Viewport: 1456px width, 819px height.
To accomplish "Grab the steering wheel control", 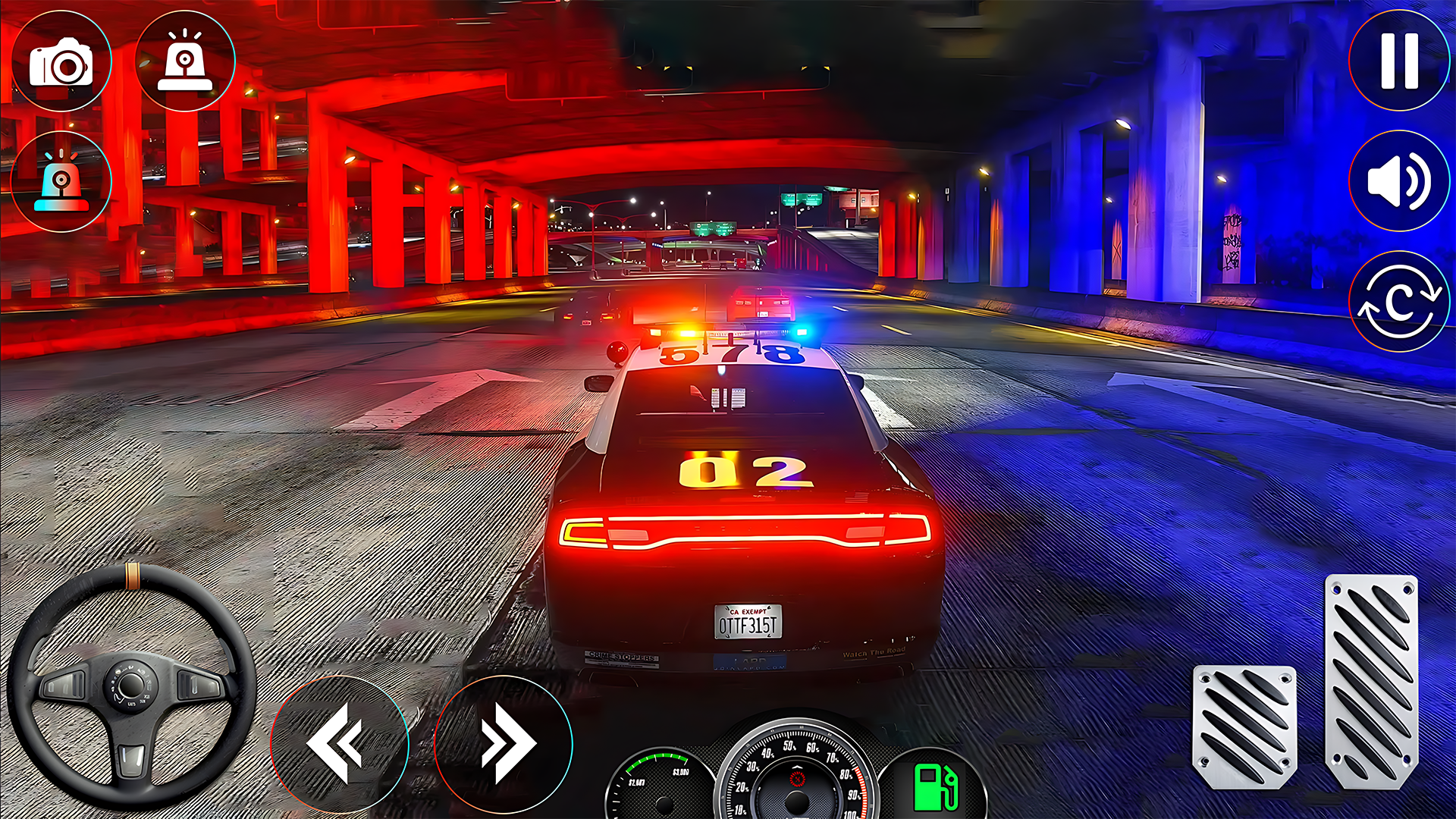I will [x=132, y=686].
